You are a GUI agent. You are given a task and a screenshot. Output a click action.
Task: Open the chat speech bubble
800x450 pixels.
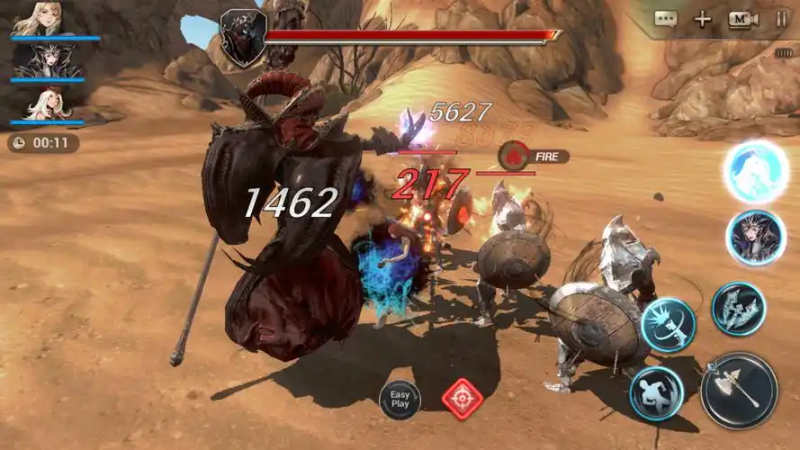(x=666, y=19)
